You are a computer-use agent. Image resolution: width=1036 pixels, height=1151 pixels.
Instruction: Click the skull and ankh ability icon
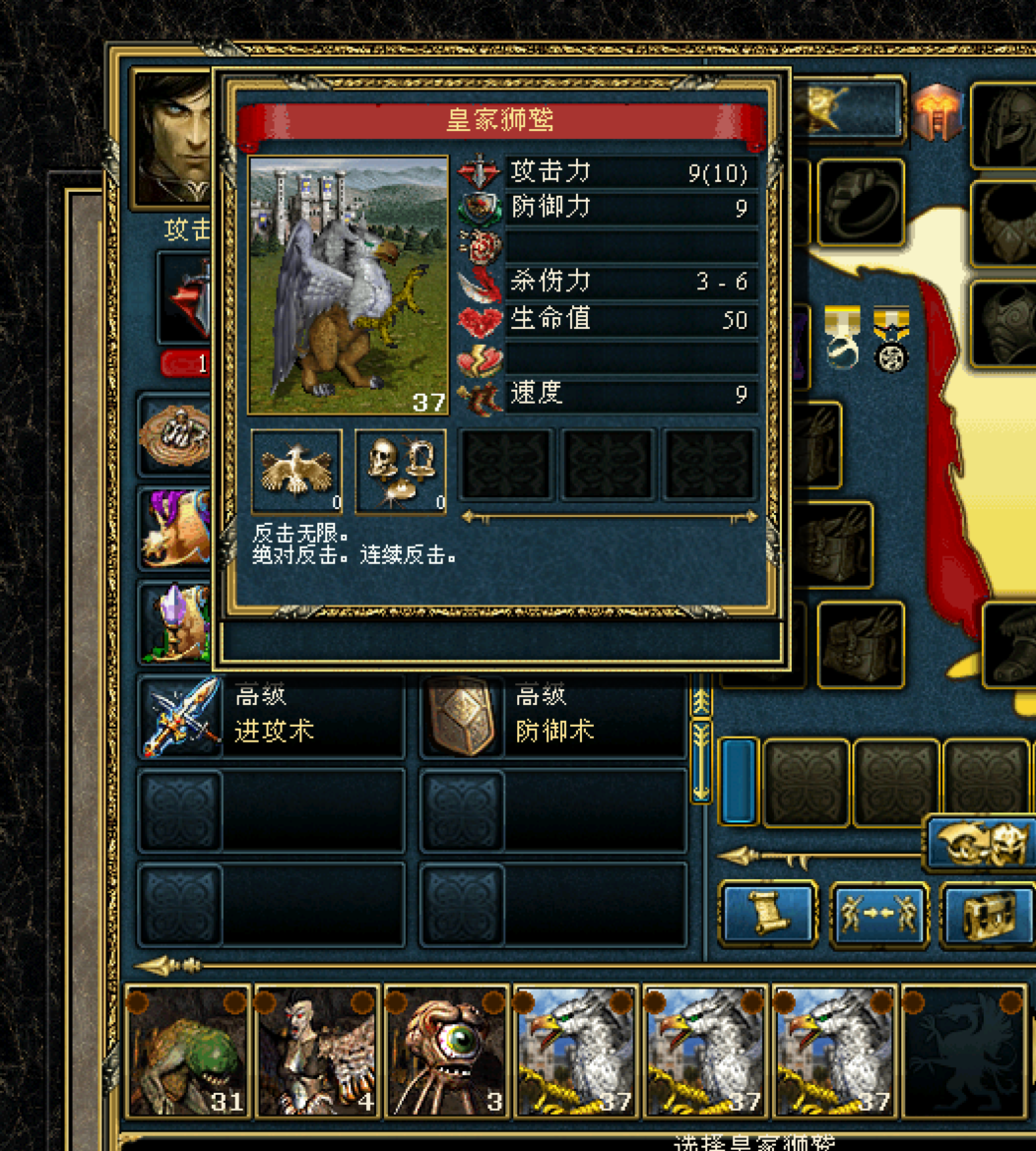(400, 471)
